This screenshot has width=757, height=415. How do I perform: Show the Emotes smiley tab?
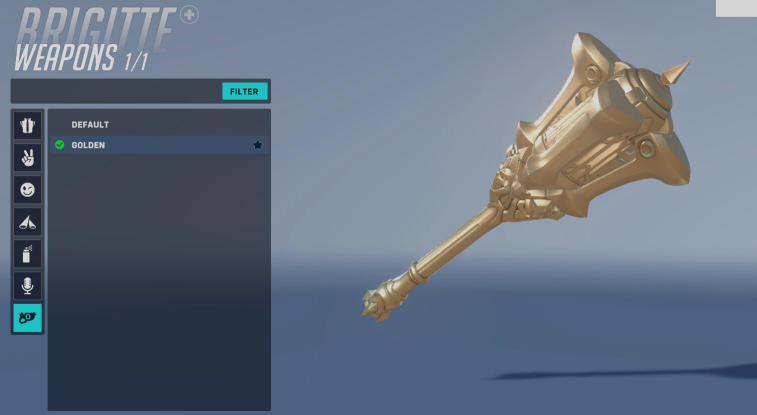click(27, 189)
